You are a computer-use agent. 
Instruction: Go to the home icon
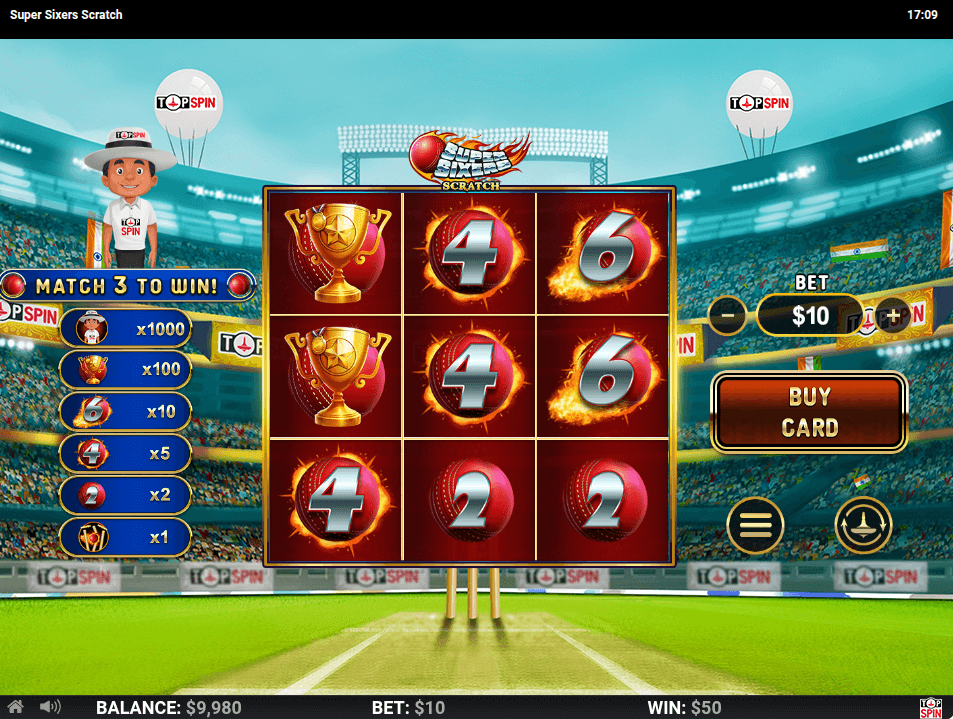(16, 707)
